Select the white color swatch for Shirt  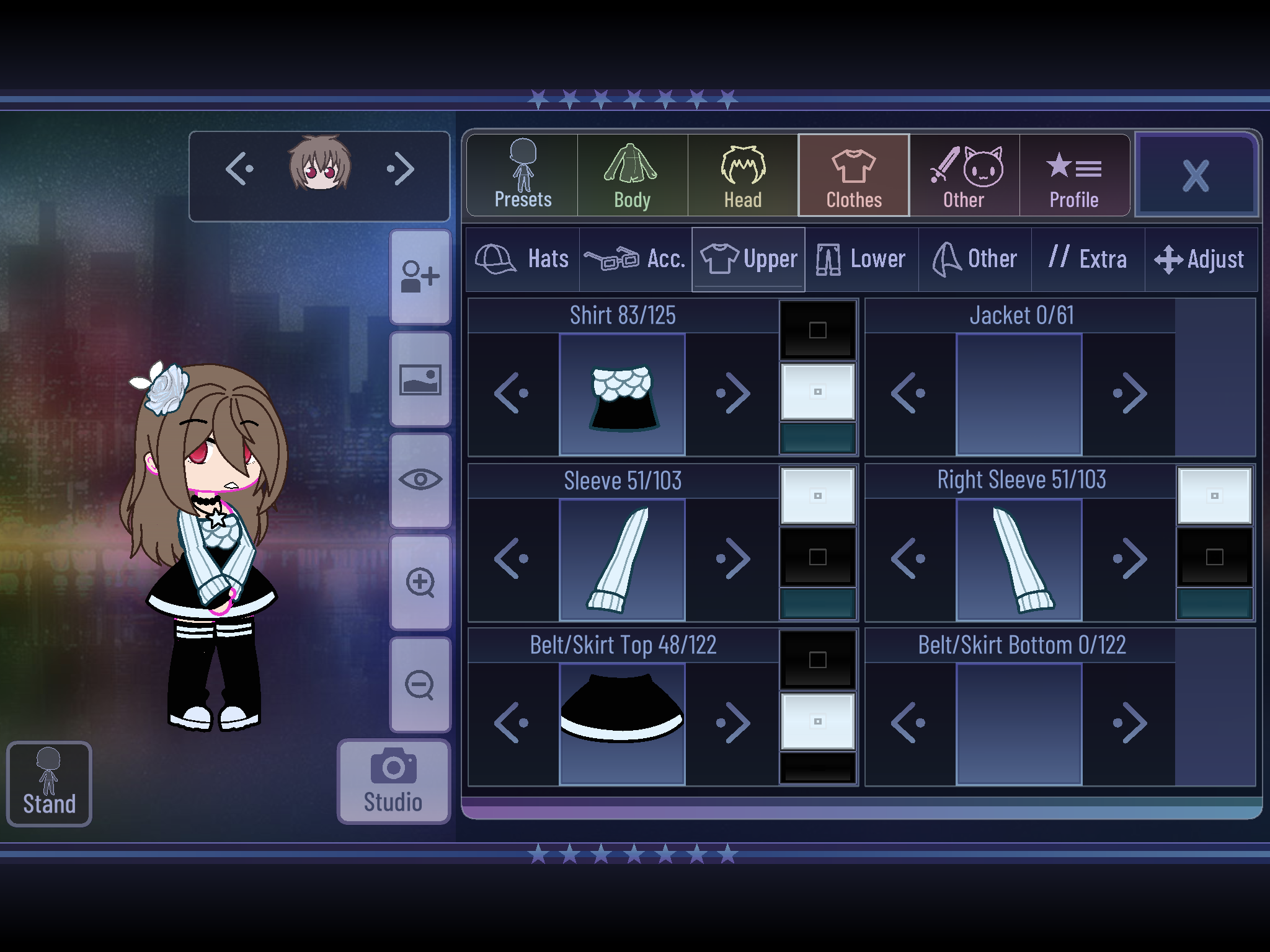point(819,392)
